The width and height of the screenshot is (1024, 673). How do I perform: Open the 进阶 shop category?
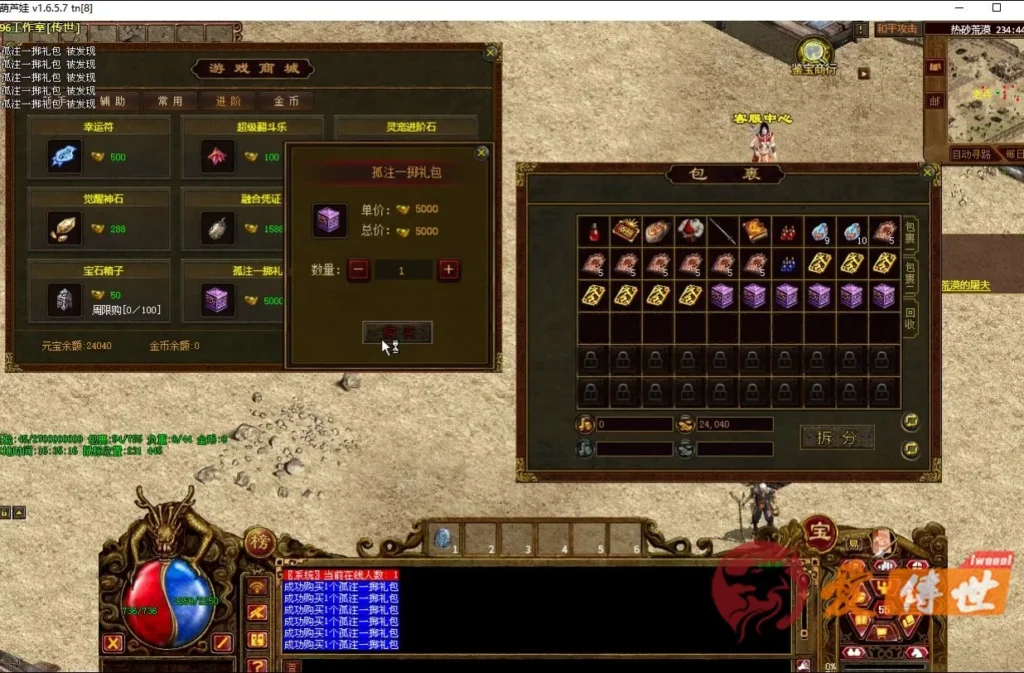[x=228, y=101]
